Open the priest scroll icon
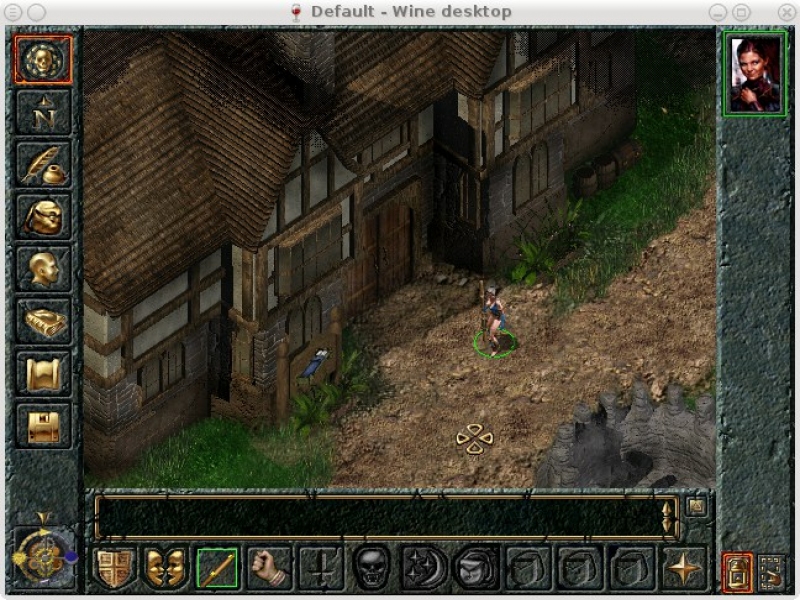This screenshot has width=800, height=600. (43, 373)
